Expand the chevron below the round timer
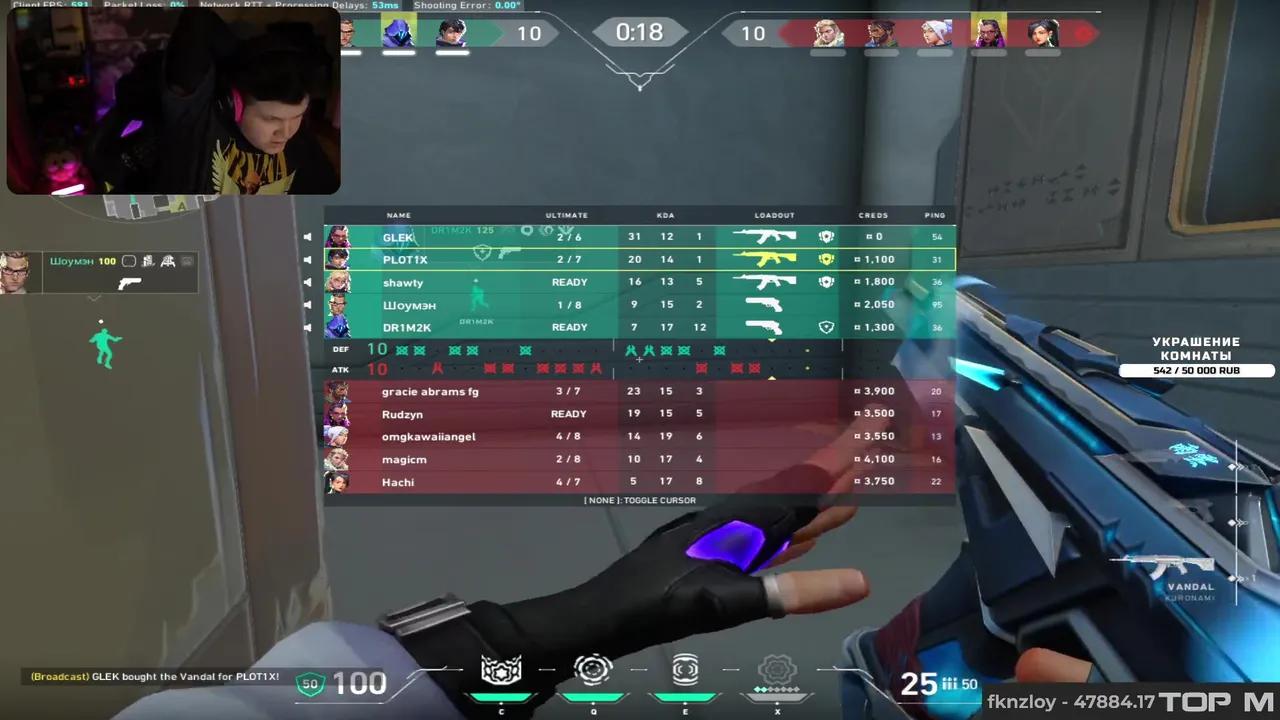Screen dimensions: 1280x720 pos(639,85)
